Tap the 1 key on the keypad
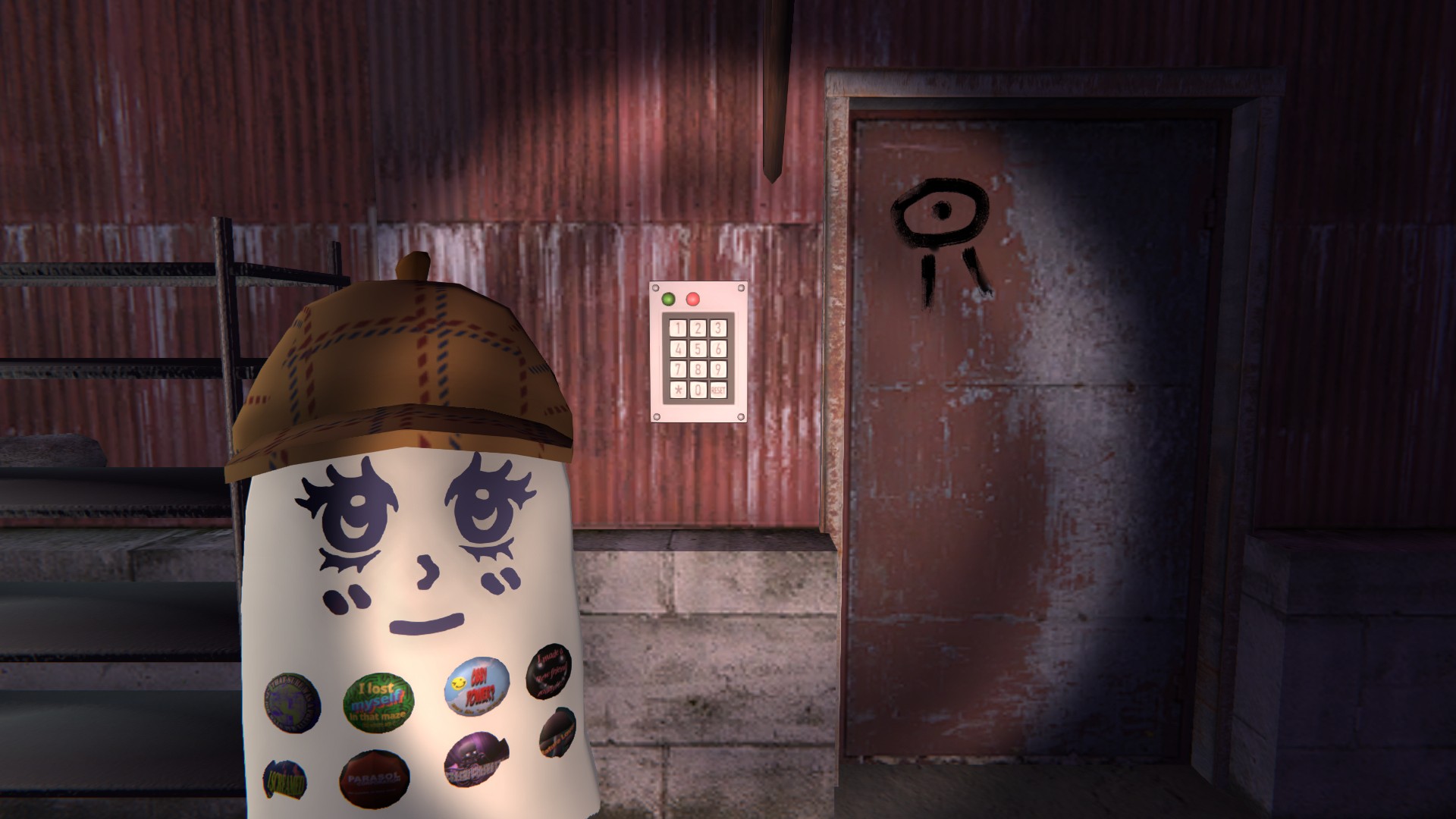Viewport: 1456px width, 819px height. 679,328
